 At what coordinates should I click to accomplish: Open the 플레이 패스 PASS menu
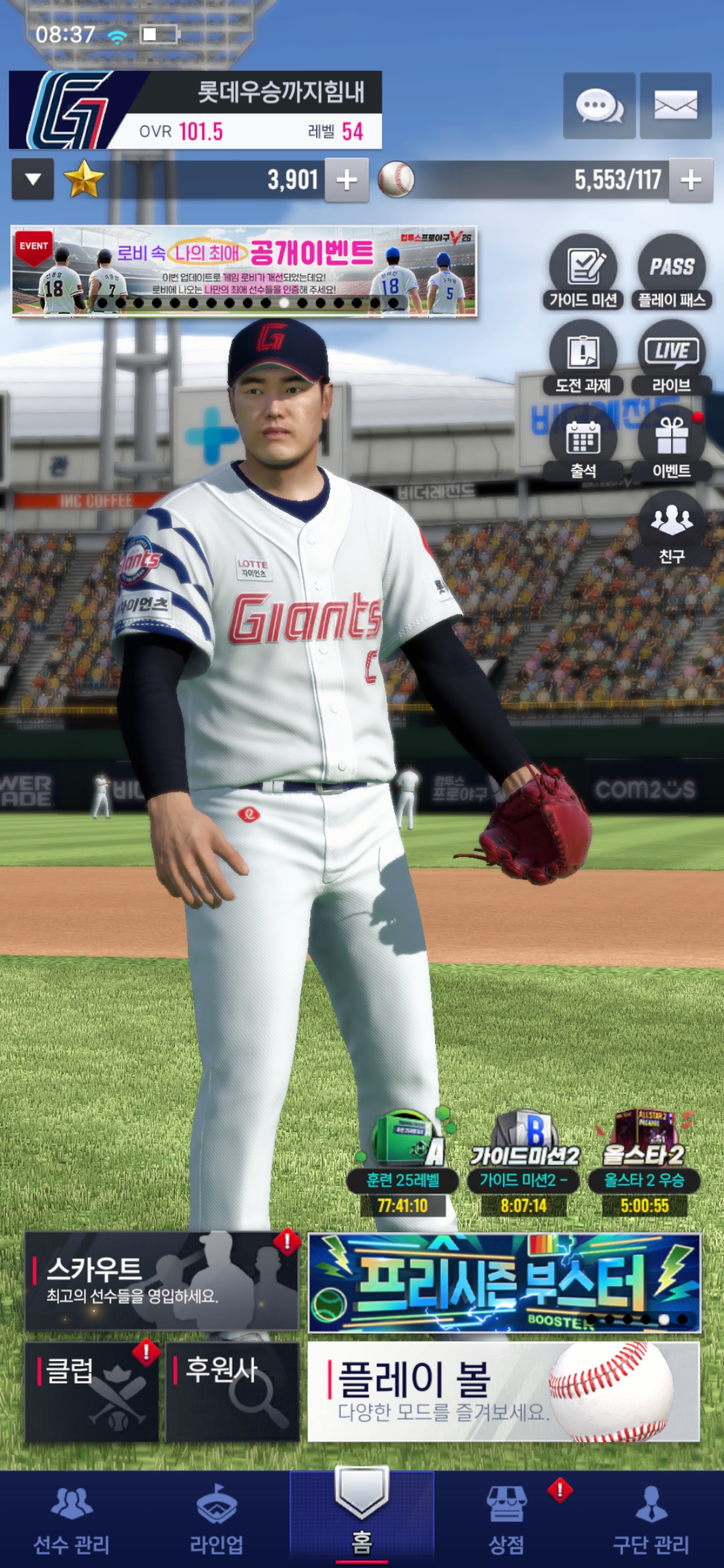(x=671, y=271)
